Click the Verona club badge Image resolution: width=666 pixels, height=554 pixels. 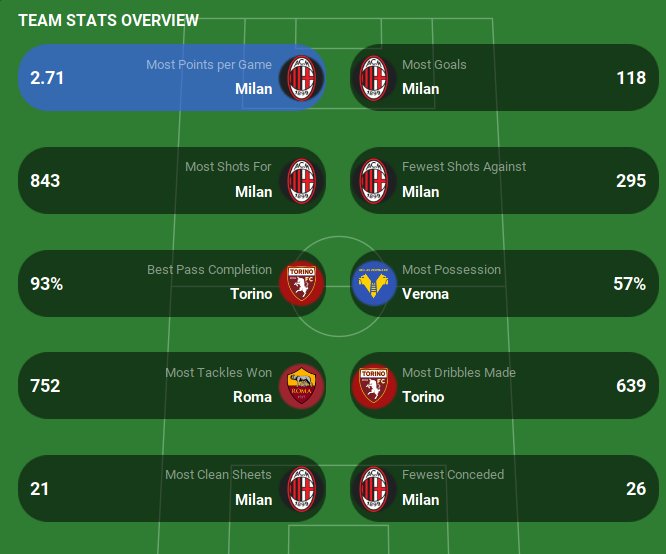(x=375, y=283)
